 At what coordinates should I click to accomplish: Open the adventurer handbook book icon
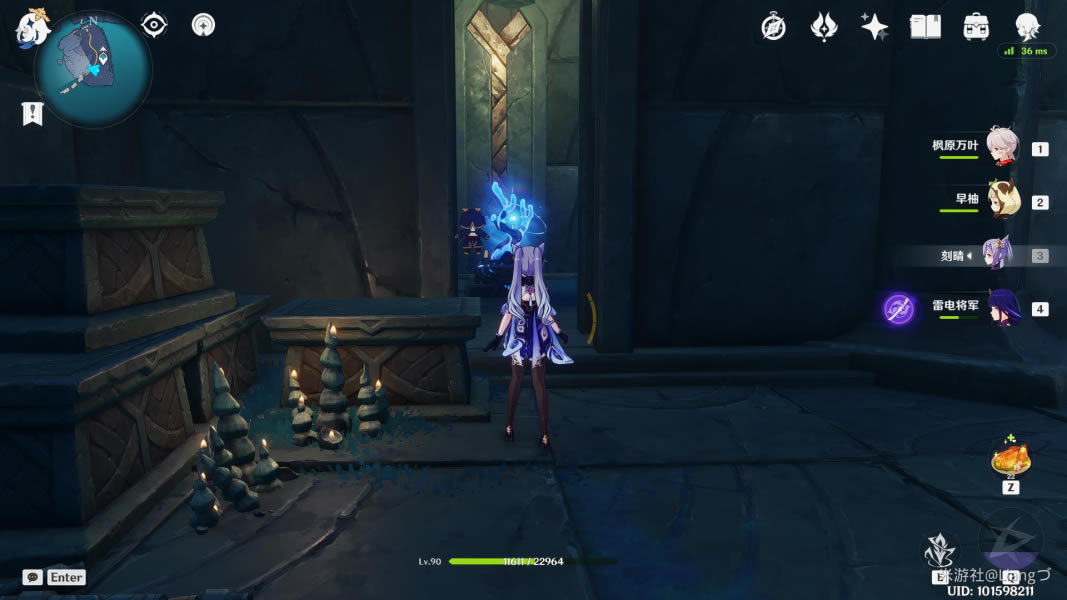click(925, 27)
